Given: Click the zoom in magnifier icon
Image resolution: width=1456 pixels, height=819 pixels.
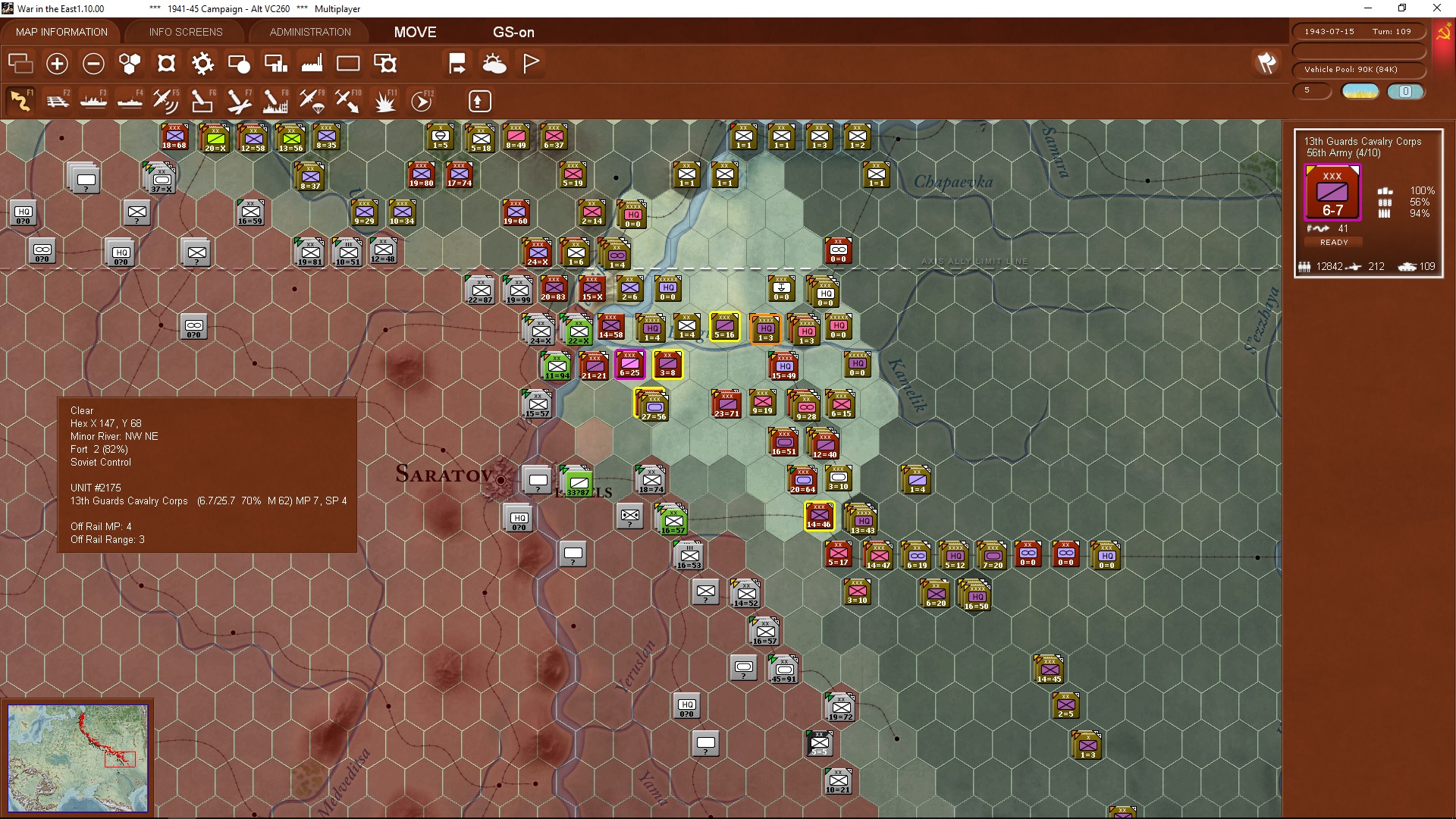Looking at the screenshot, I should click(57, 64).
